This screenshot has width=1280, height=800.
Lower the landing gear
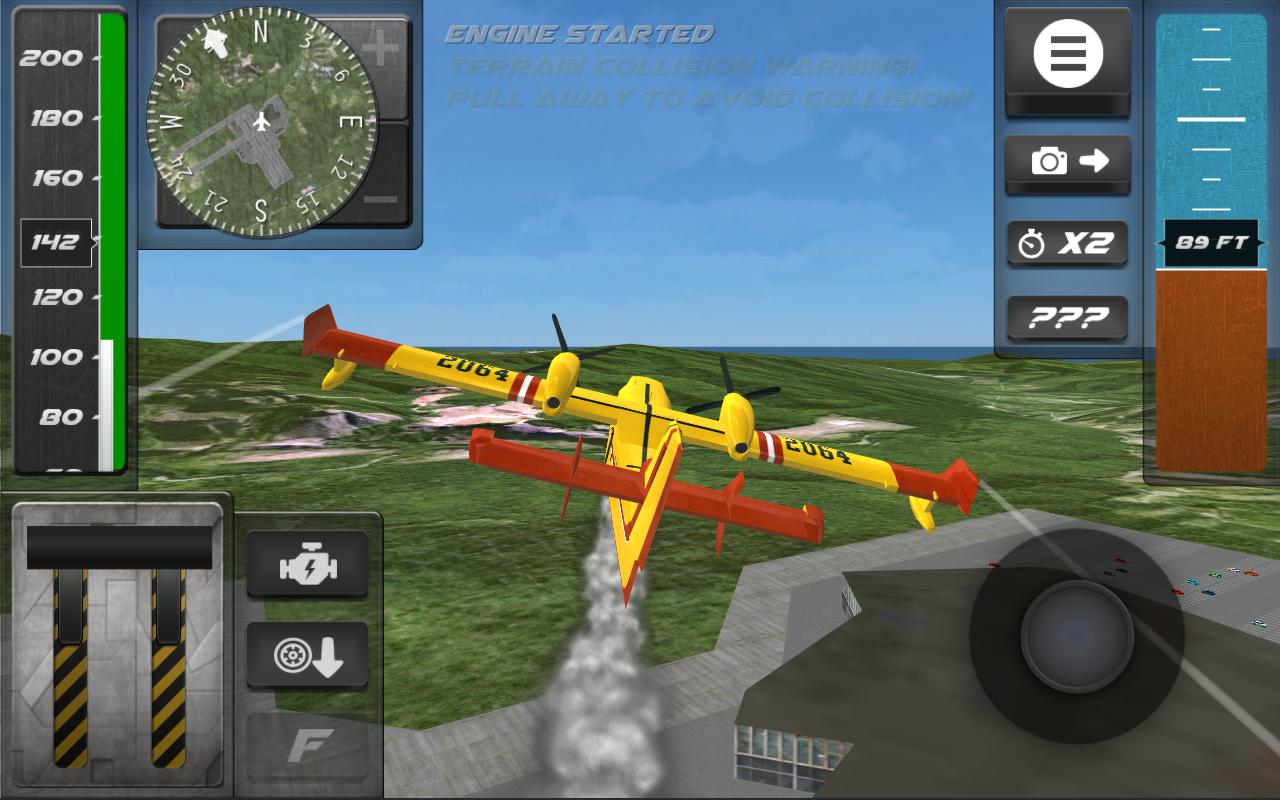(x=307, y=654)
